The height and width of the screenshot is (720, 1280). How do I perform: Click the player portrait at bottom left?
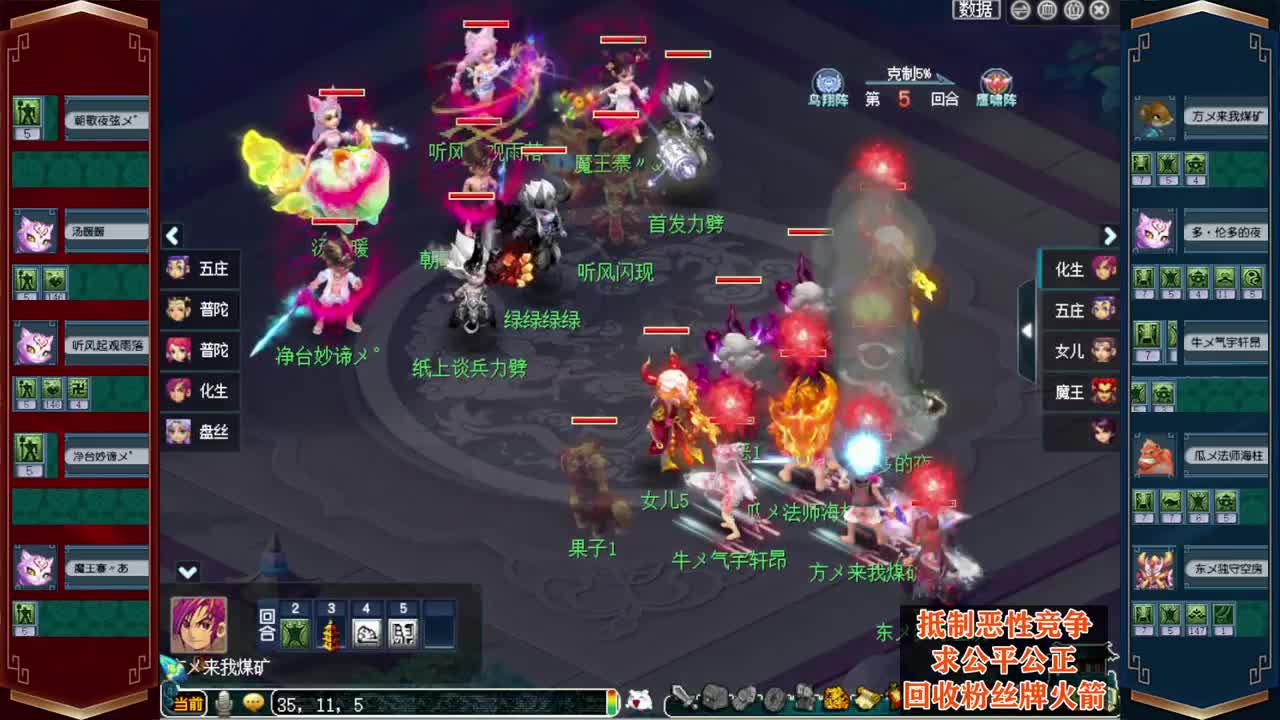198,625
